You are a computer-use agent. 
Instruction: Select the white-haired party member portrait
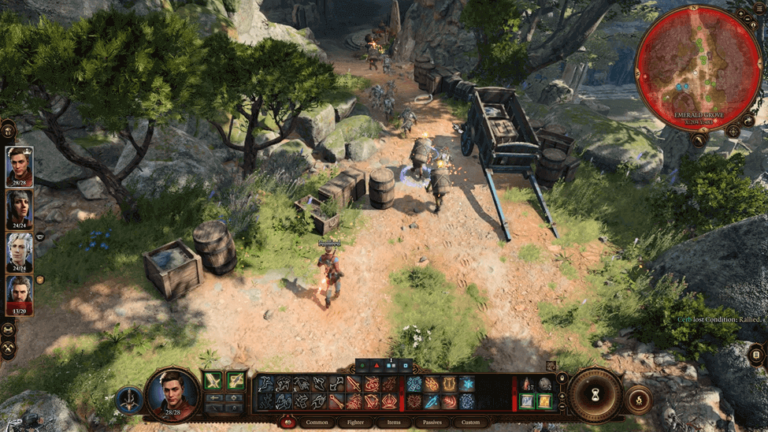point(19,252)
